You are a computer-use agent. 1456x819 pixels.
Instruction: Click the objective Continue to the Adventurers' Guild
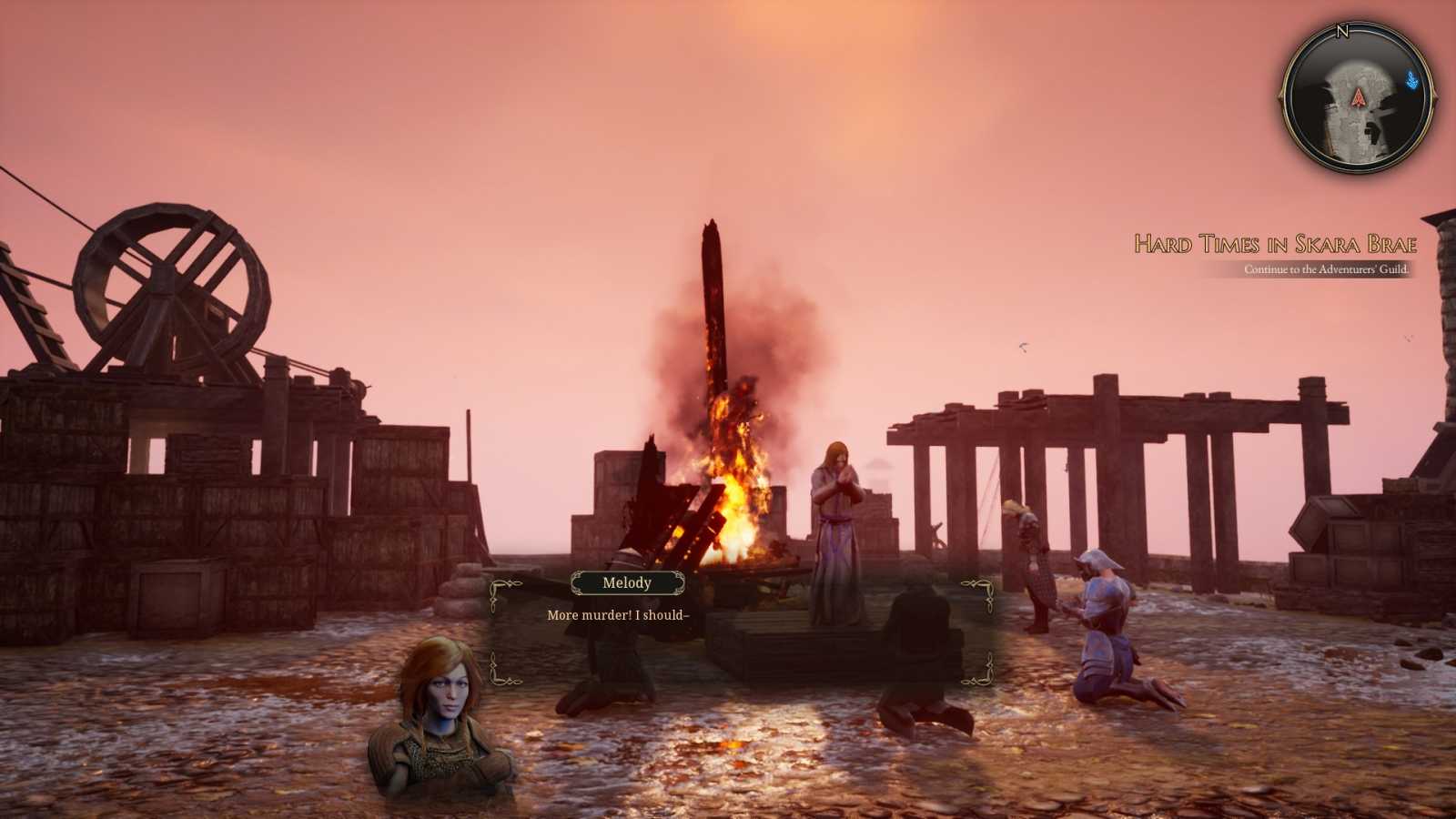[1326, 269]
